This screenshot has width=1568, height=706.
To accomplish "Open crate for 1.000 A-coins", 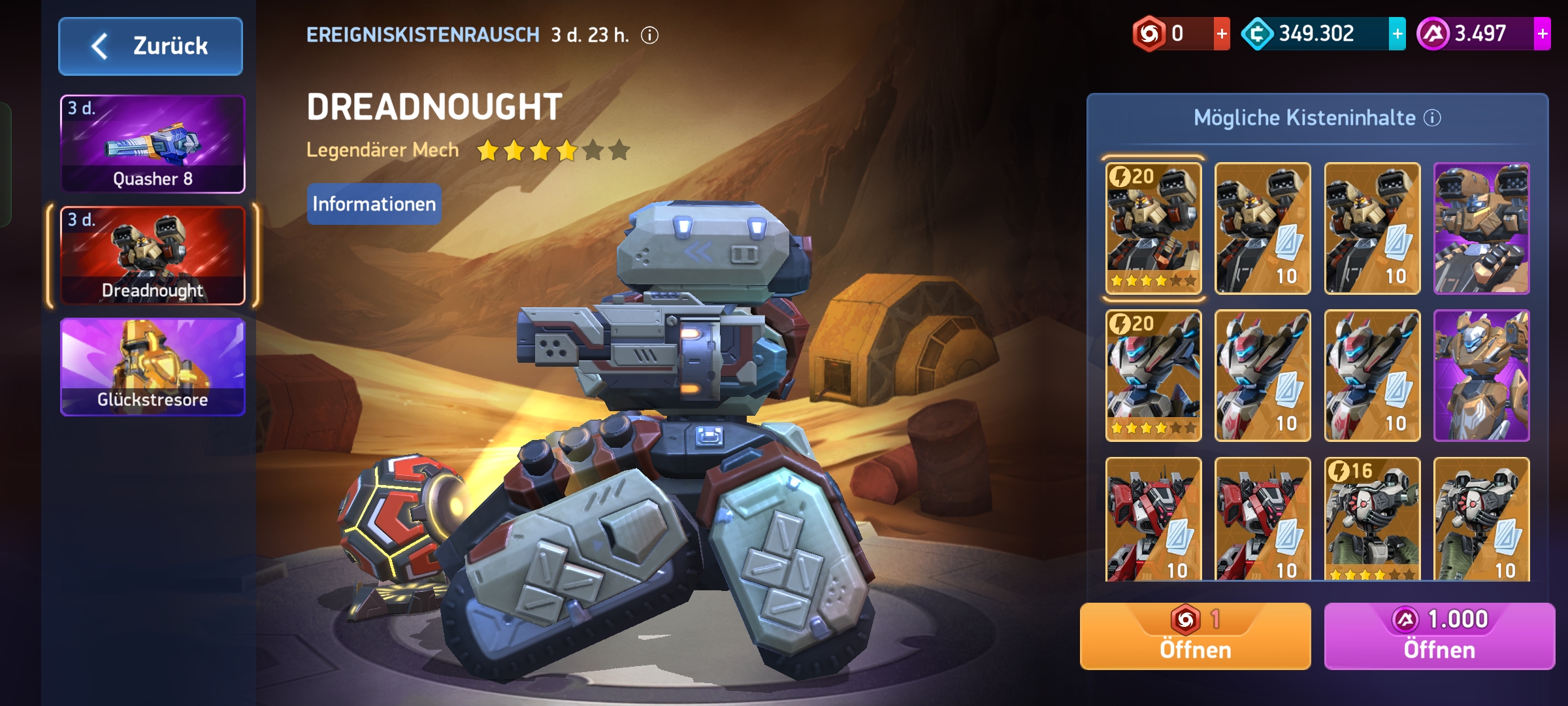I will click(x=1439, y=636).
